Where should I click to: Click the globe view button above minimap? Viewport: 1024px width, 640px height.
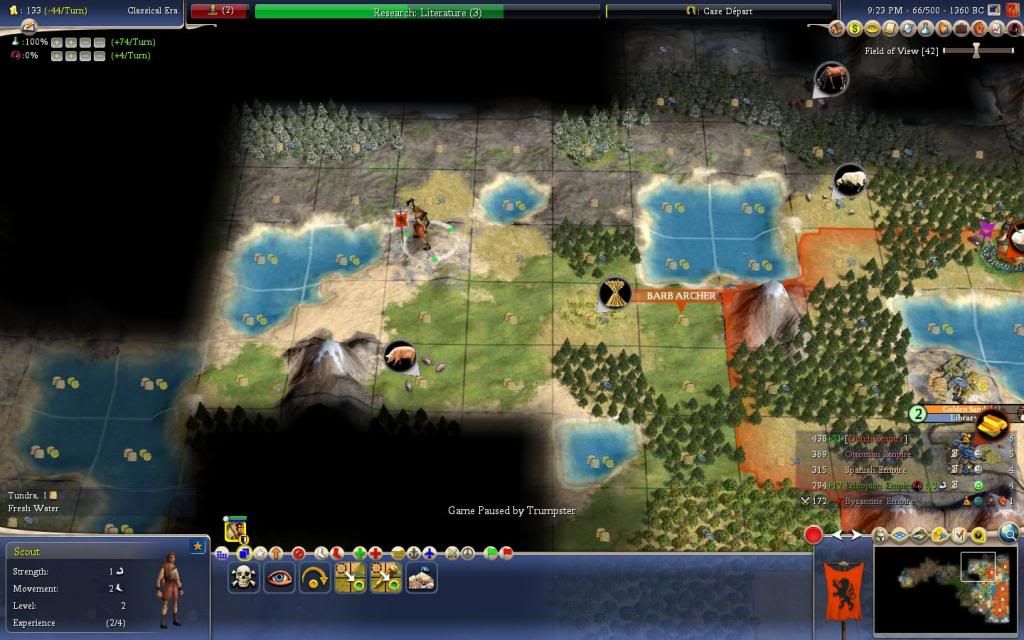tap(1008, 534)
